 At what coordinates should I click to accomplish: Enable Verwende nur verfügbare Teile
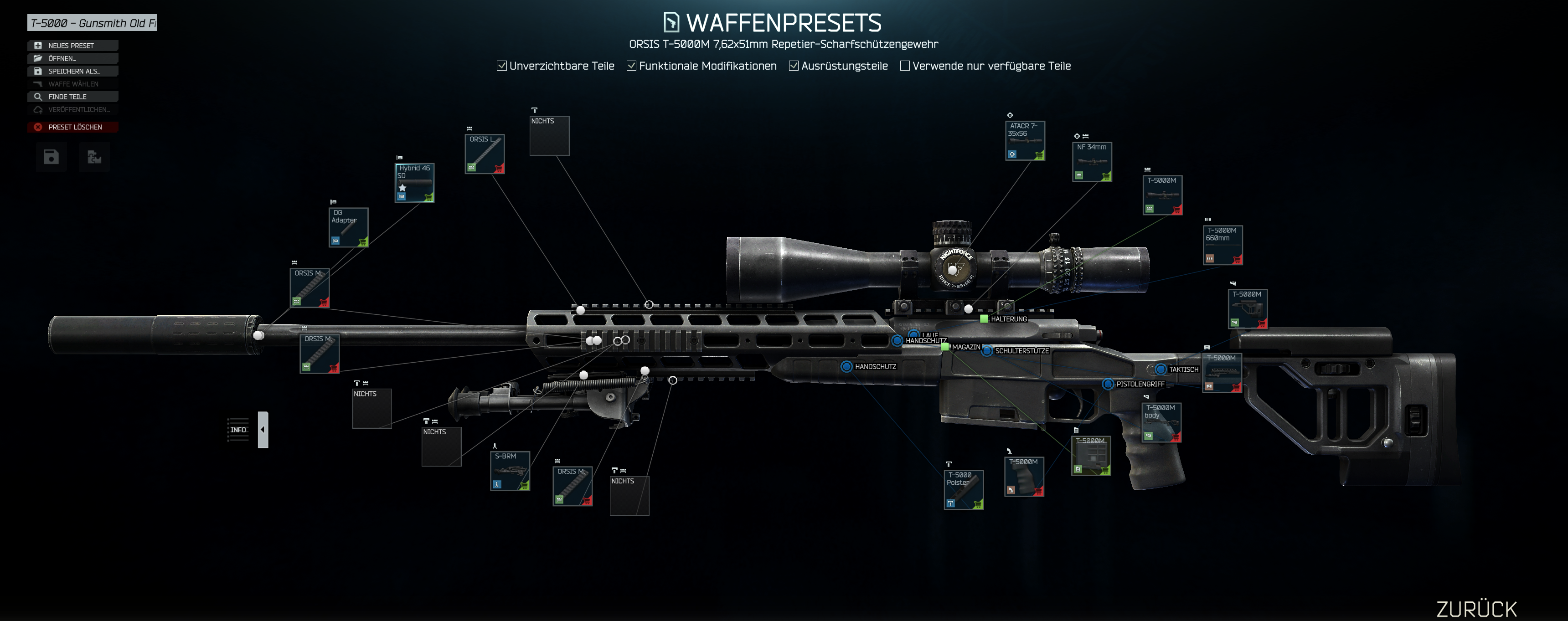pyautogui.click(x=904, y=66)
